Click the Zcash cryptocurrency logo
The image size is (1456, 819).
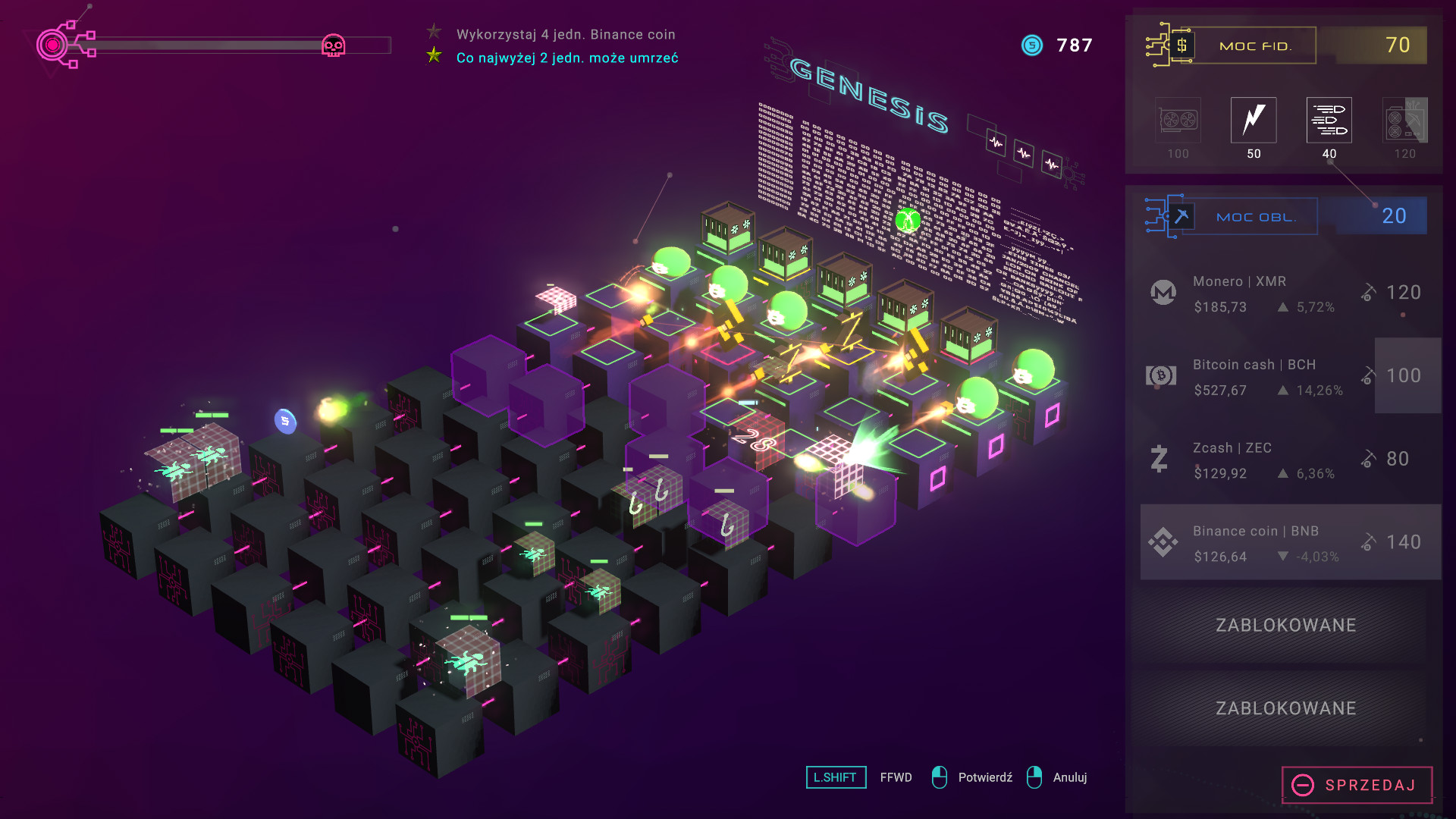[1158, 459]
